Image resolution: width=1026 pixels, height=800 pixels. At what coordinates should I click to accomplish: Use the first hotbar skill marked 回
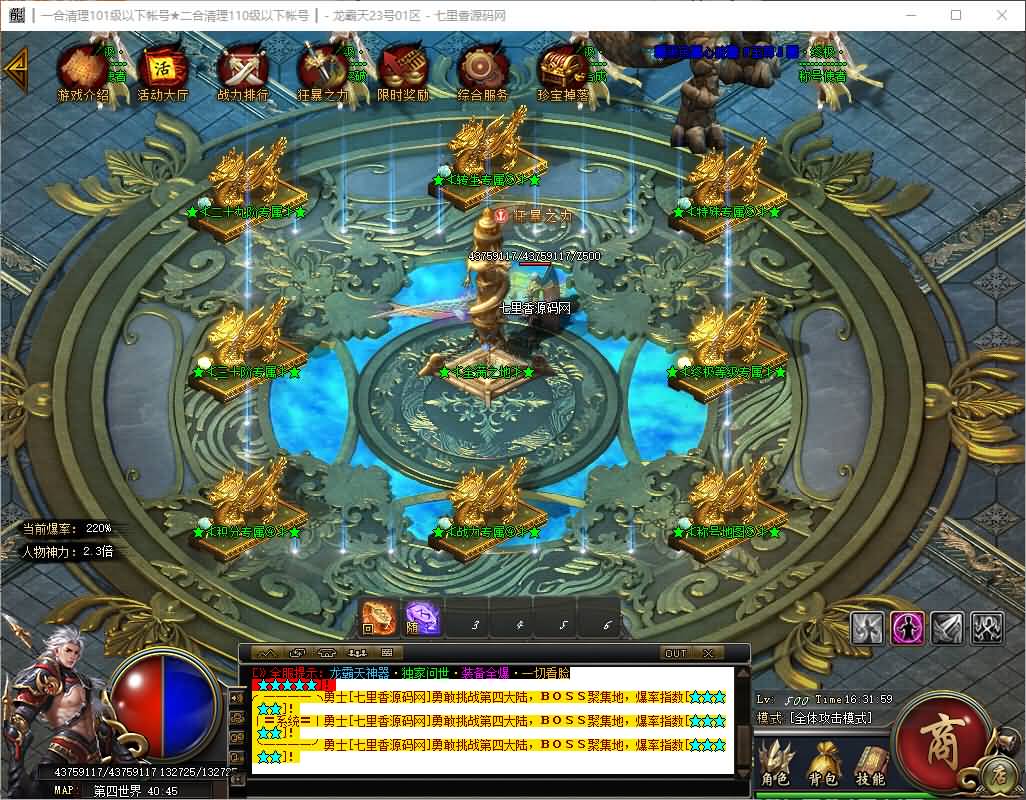[x=379, y=620]
